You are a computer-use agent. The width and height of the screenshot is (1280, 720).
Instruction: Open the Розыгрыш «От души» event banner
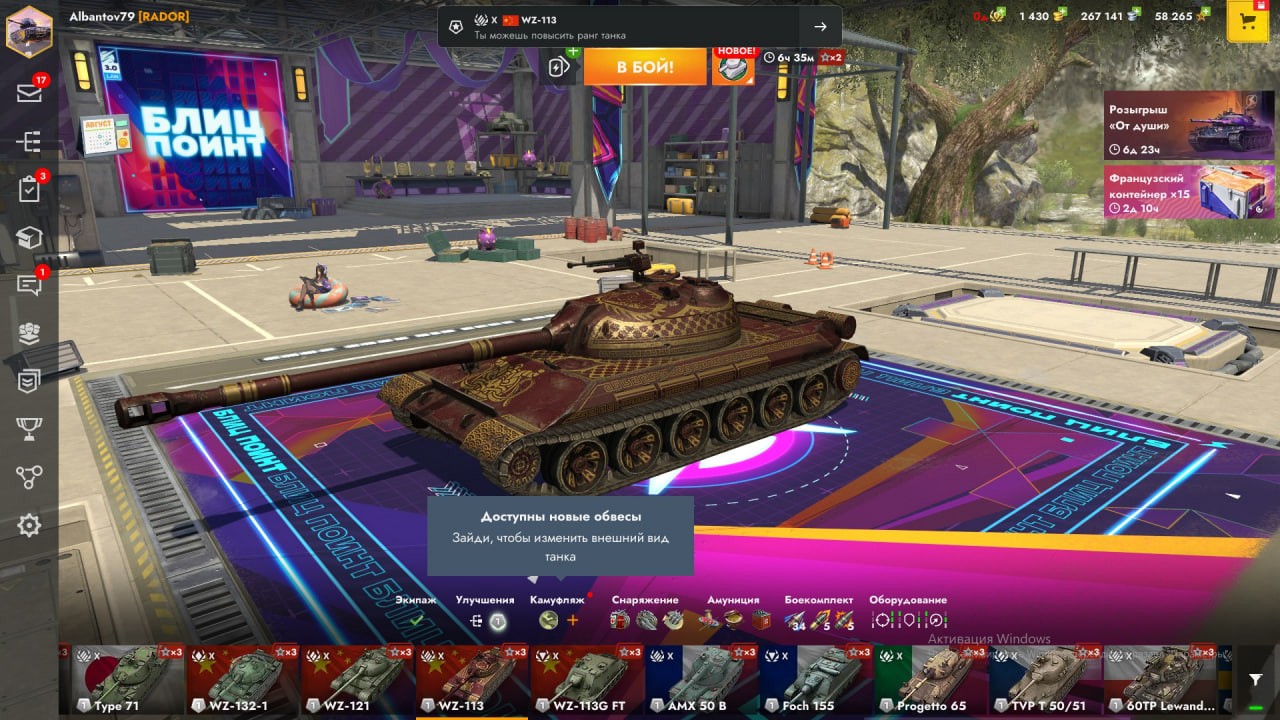pyautogui.click(x=1189, y=125)
